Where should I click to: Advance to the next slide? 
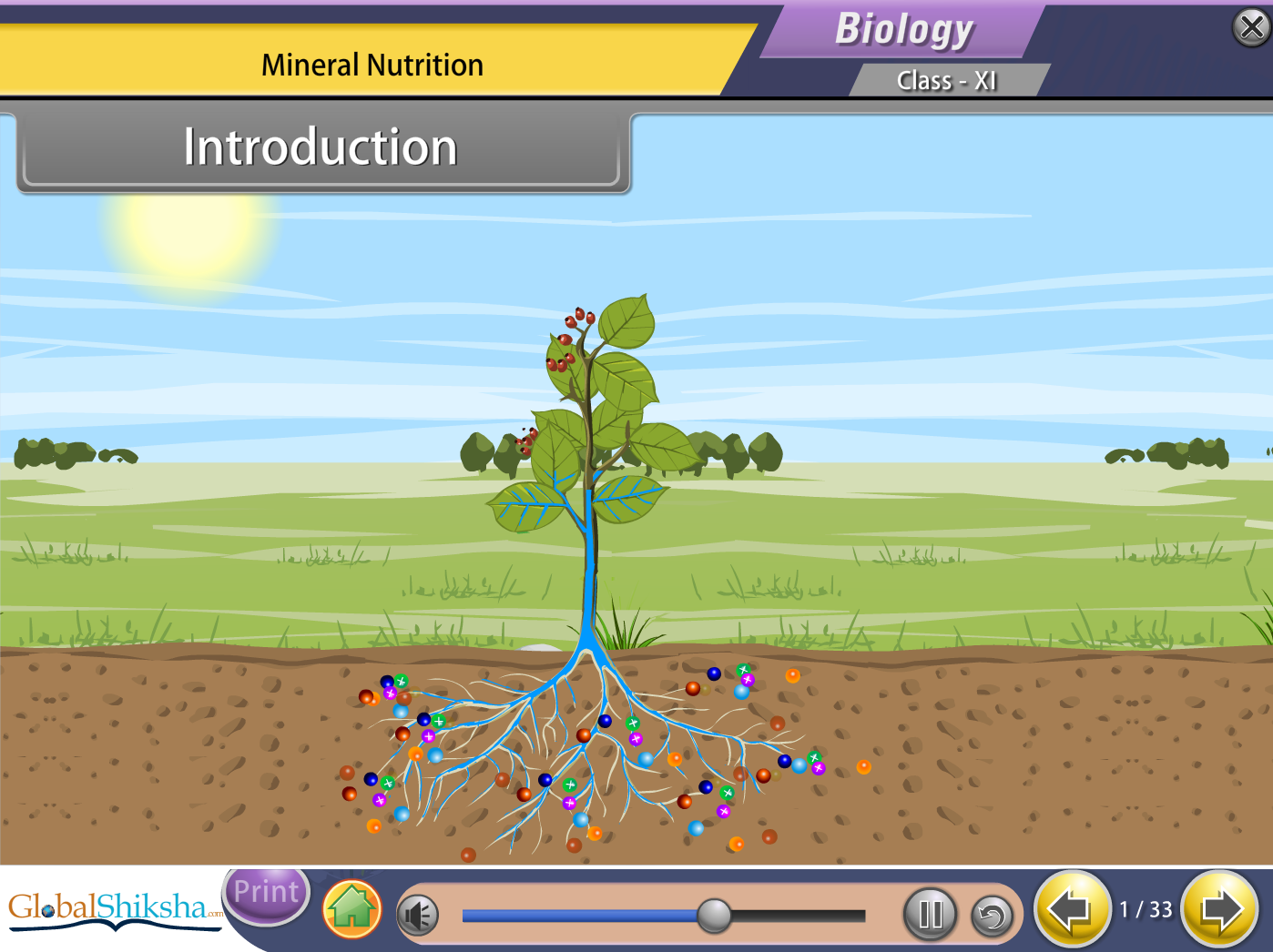tap(1220, 909)
